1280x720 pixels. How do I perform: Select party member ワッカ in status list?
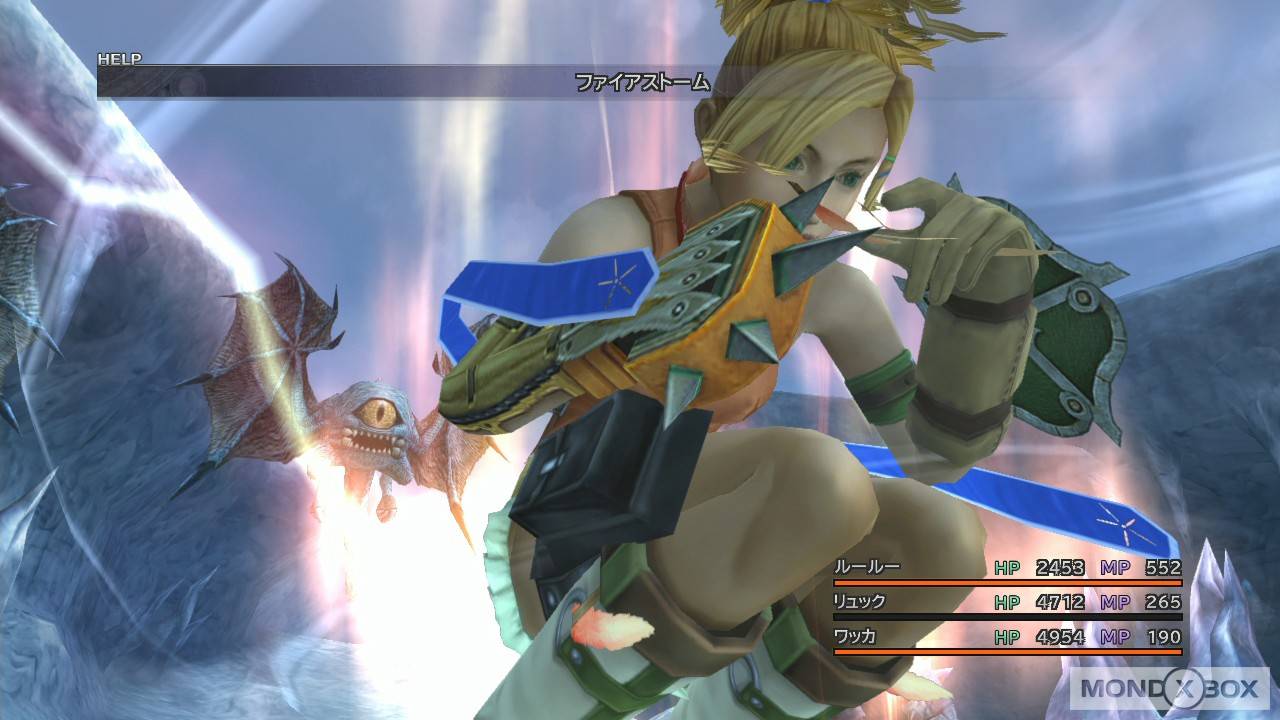click(x=856, y=637)
